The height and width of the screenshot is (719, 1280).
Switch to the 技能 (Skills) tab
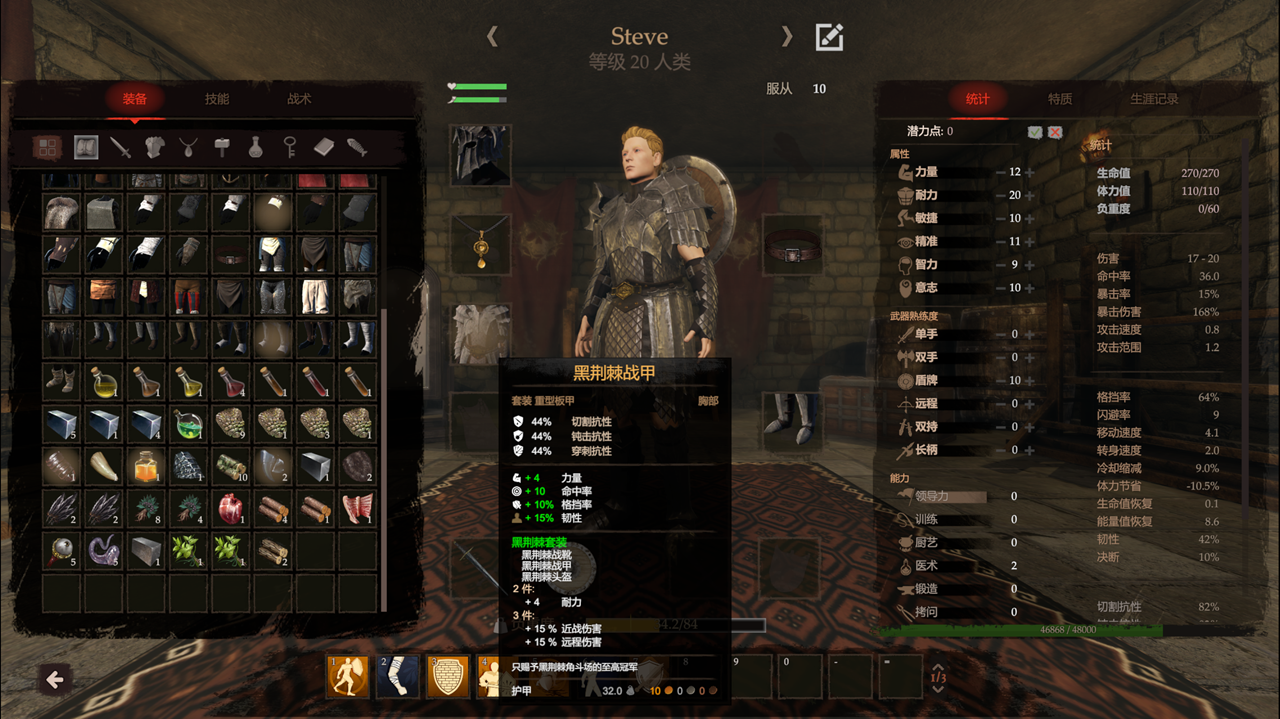(x=217, y=99)
